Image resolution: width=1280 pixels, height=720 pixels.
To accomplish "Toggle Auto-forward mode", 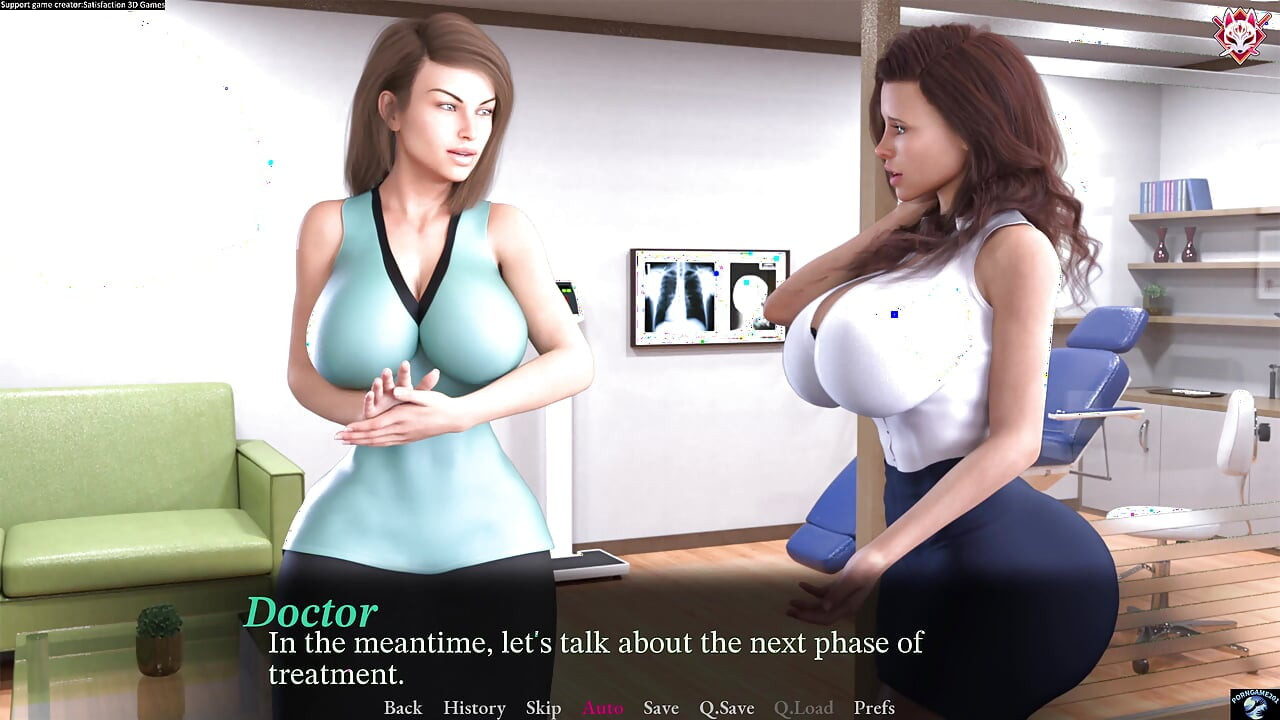I will point(602,707).
